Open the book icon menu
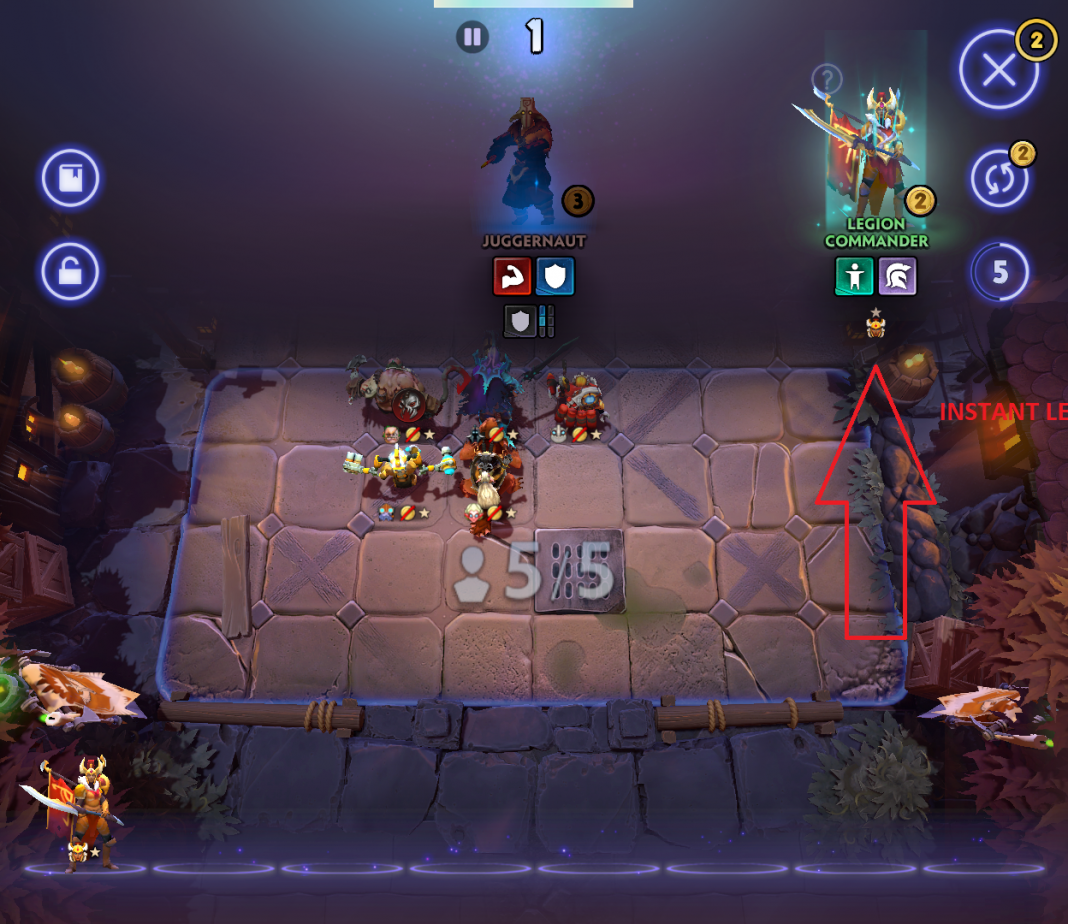1068x924 pixels. click(70, 180)
